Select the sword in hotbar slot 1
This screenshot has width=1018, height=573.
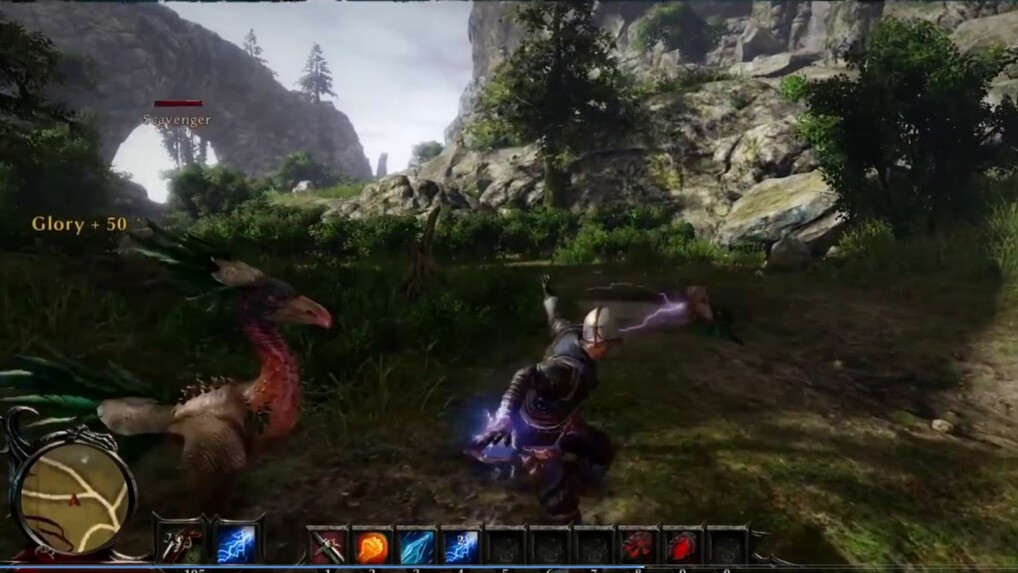[x=326, y=546]
